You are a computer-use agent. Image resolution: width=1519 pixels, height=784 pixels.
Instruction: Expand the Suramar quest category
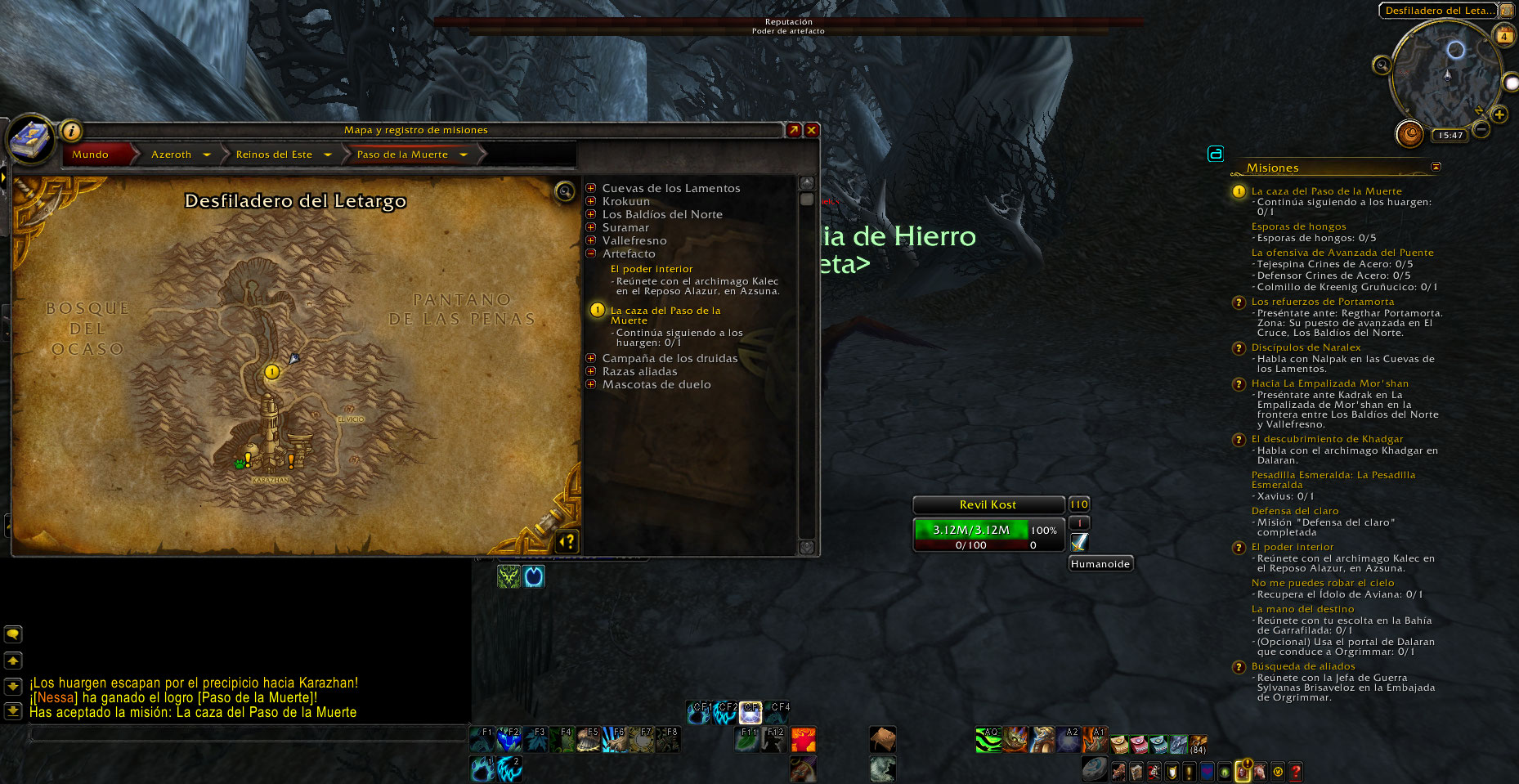591,228
